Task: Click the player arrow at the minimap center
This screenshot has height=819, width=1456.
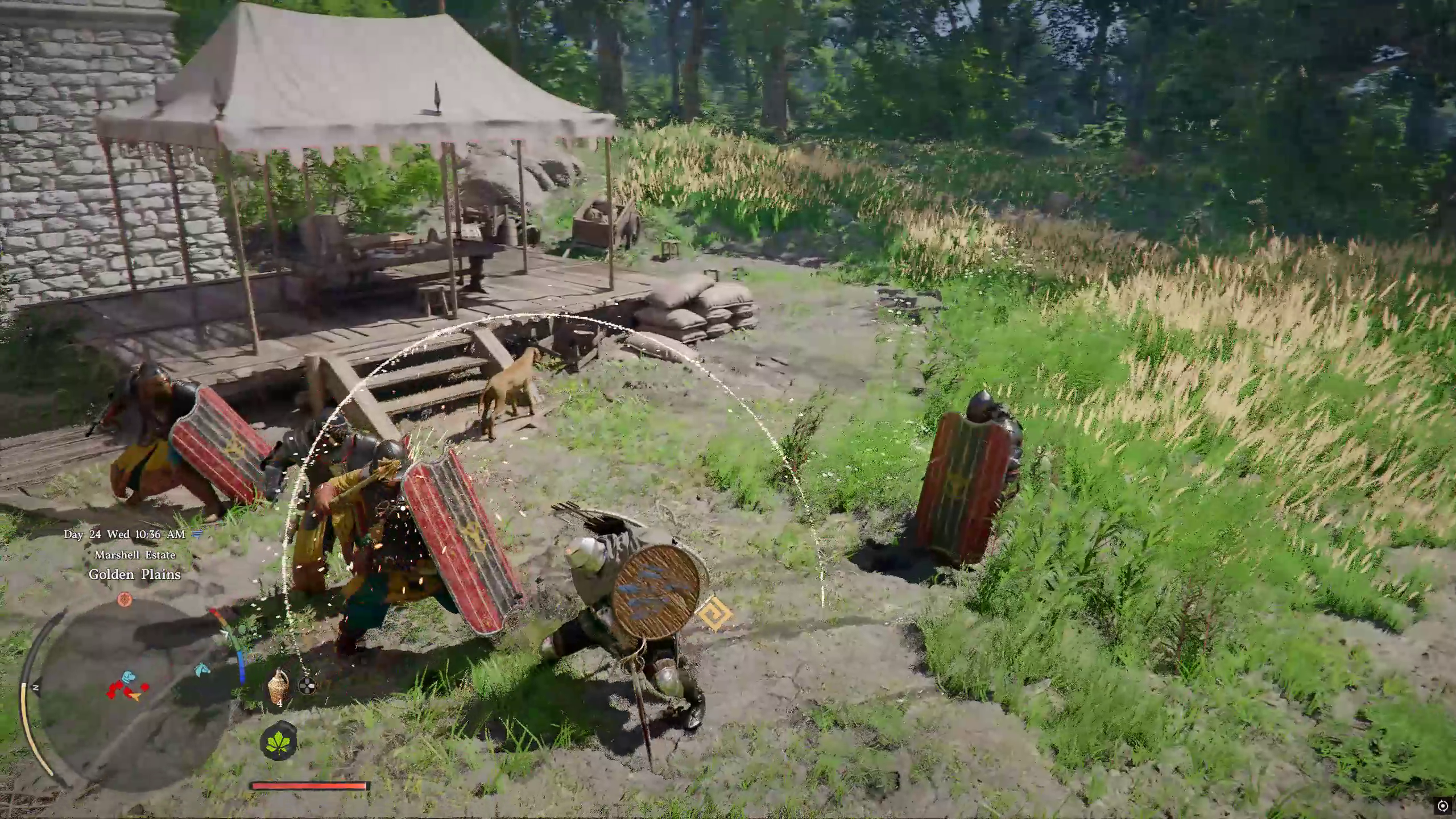Action: (135, 696)
